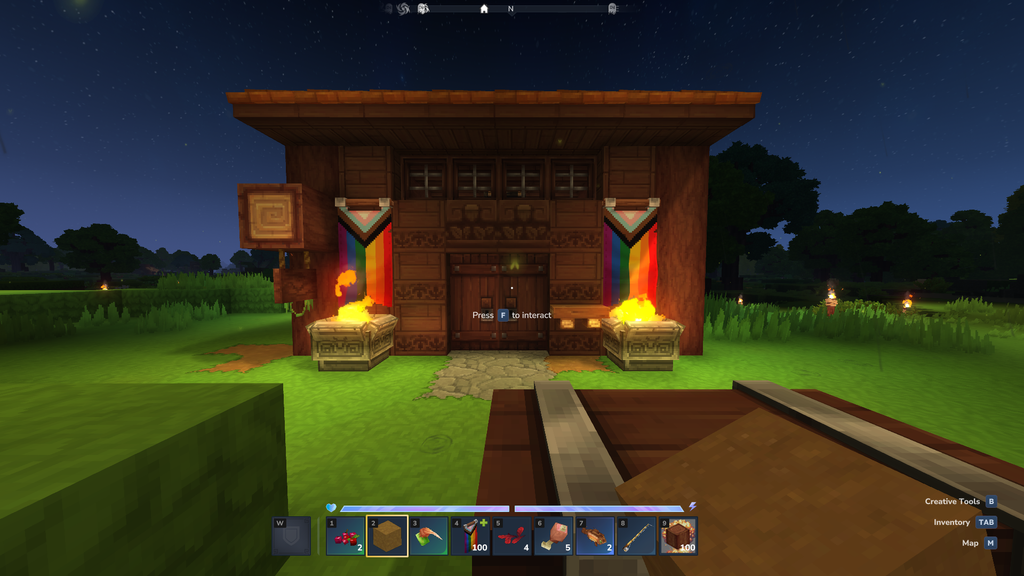The image size is (1024, 576).
Task: Pick the red leaf plant slot
Action: click(x=512, y=536)
